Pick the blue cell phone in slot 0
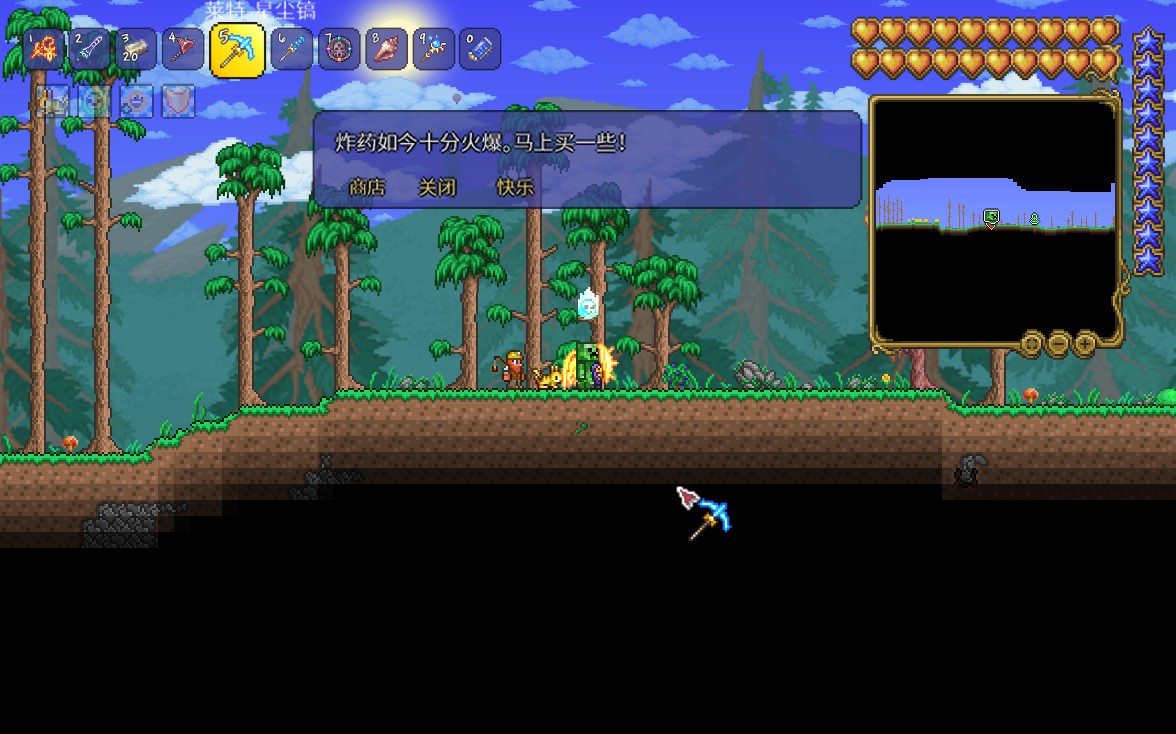1176x734 pixels. [480, 50]
